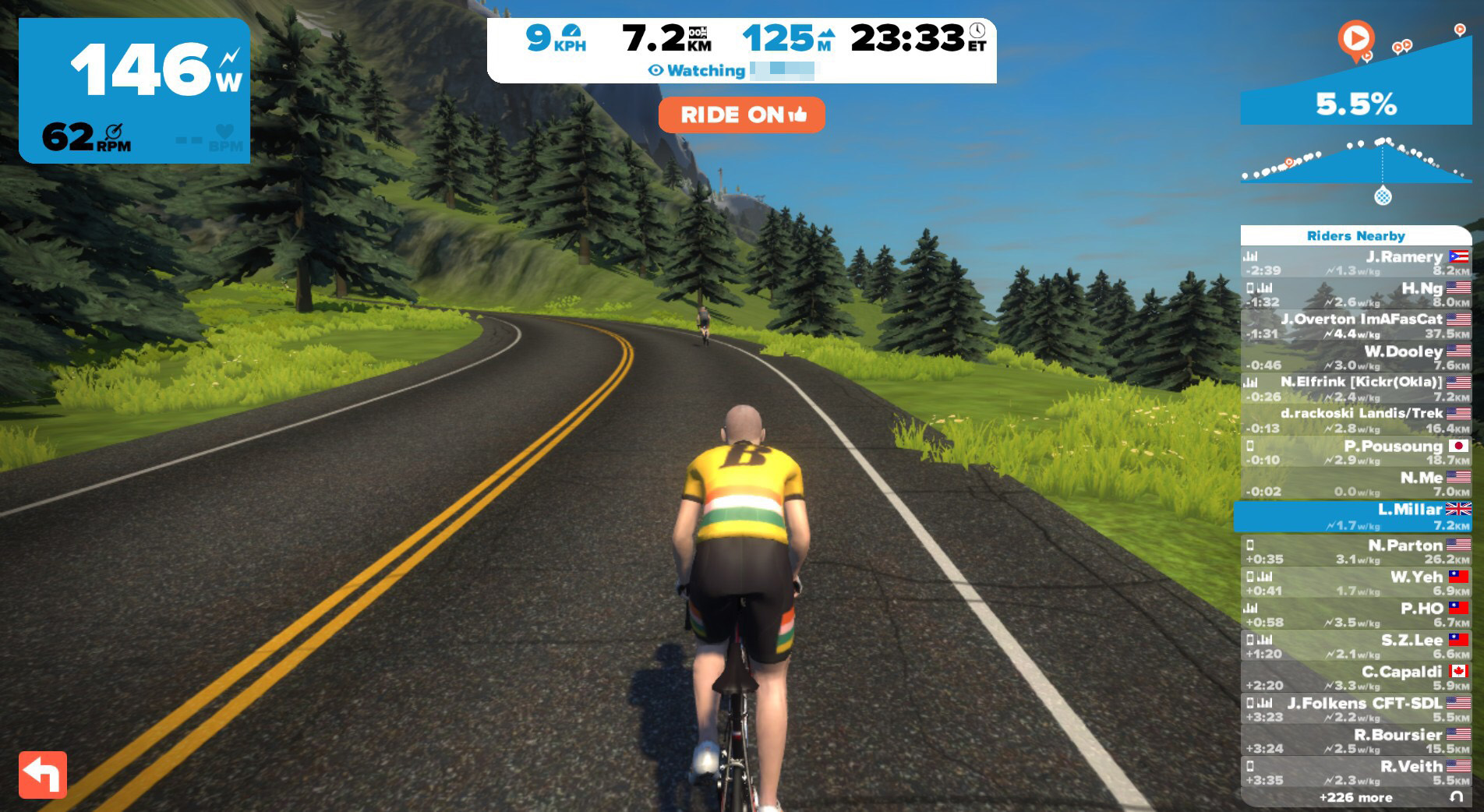Select W.Yeh in Riders Nearby
The image size is (1484, 812).
tap(1355, 583)
